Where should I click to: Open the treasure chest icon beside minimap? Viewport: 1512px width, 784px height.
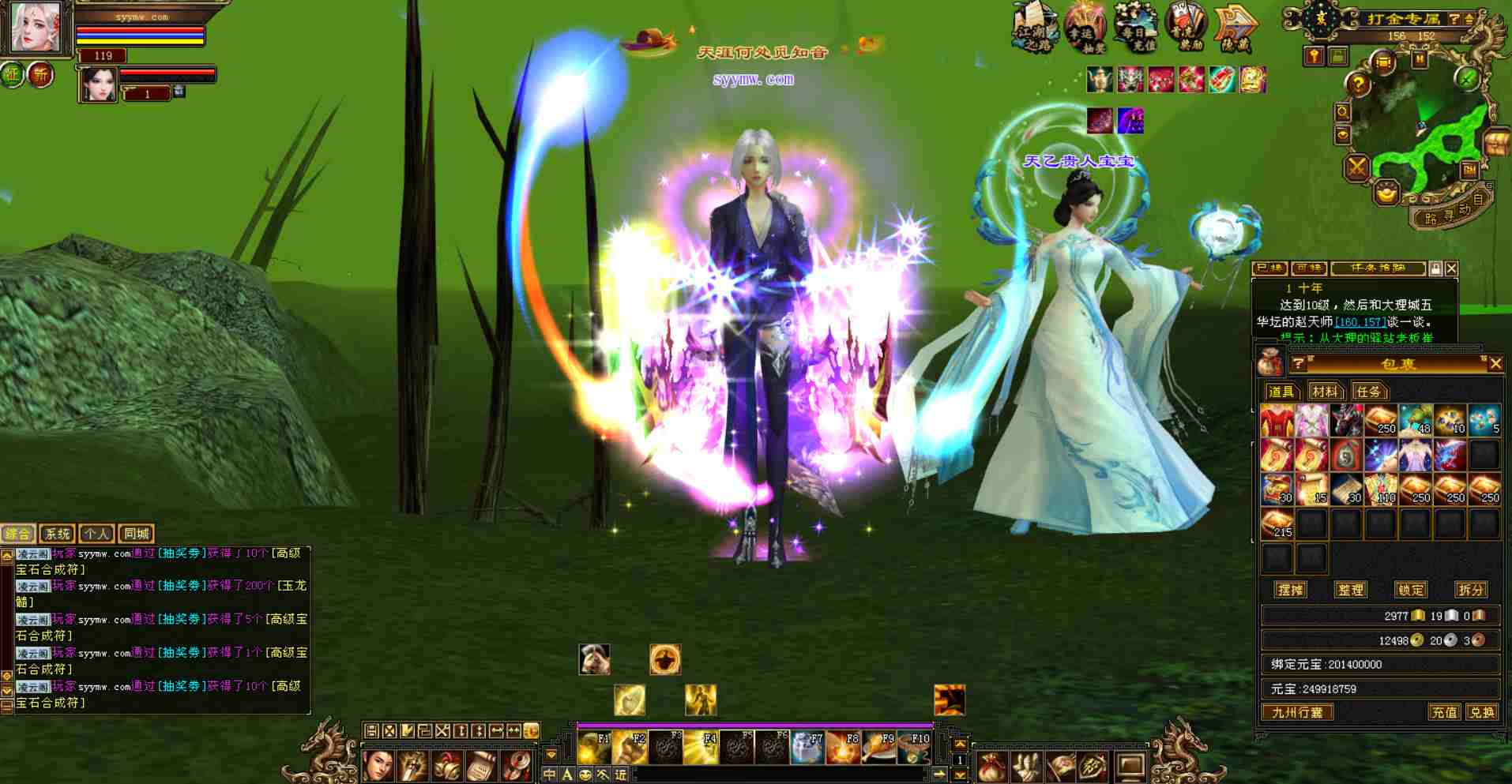click(1495, 144)
